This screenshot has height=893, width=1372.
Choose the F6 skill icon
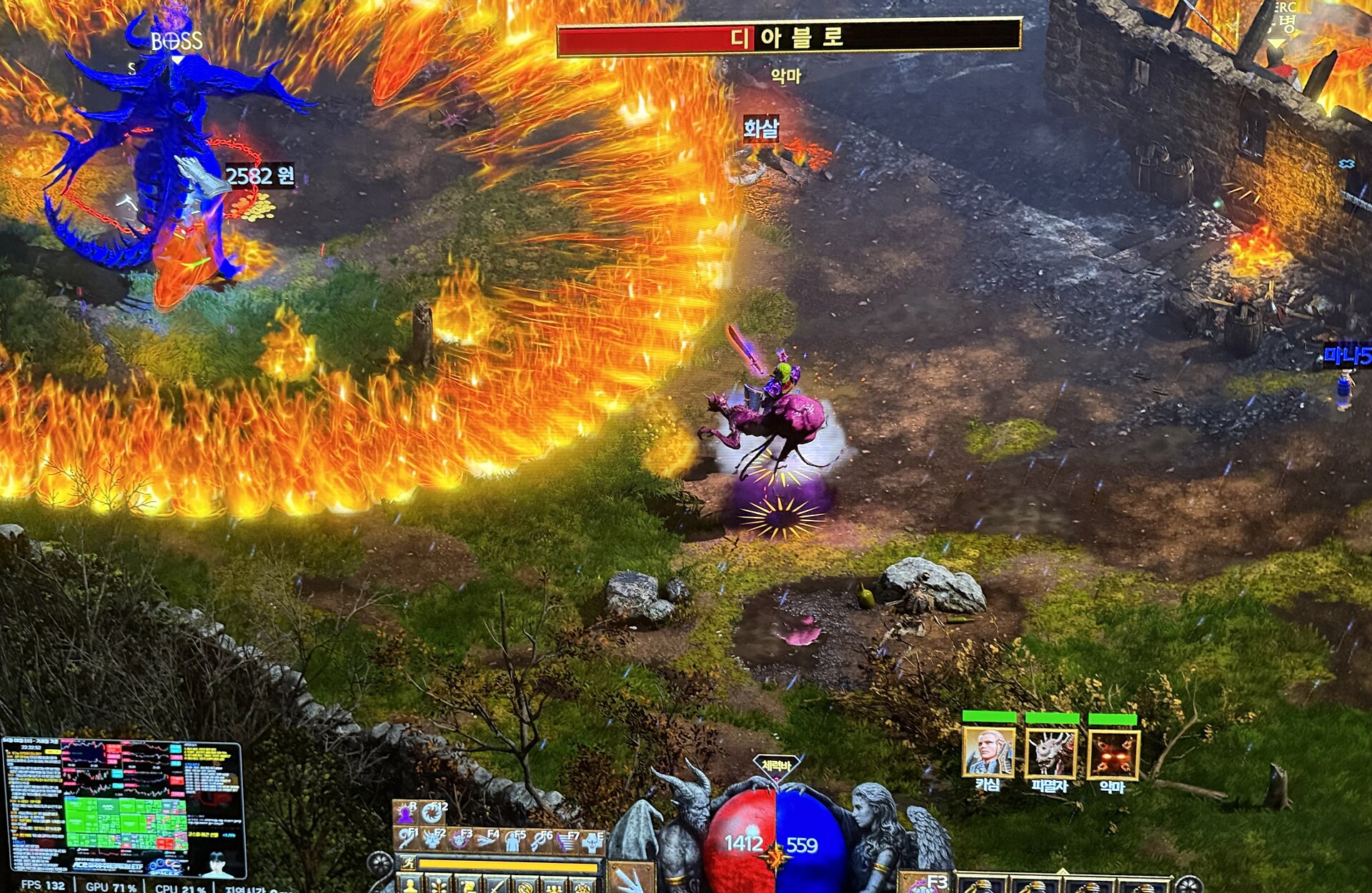[x=540, y=840]
